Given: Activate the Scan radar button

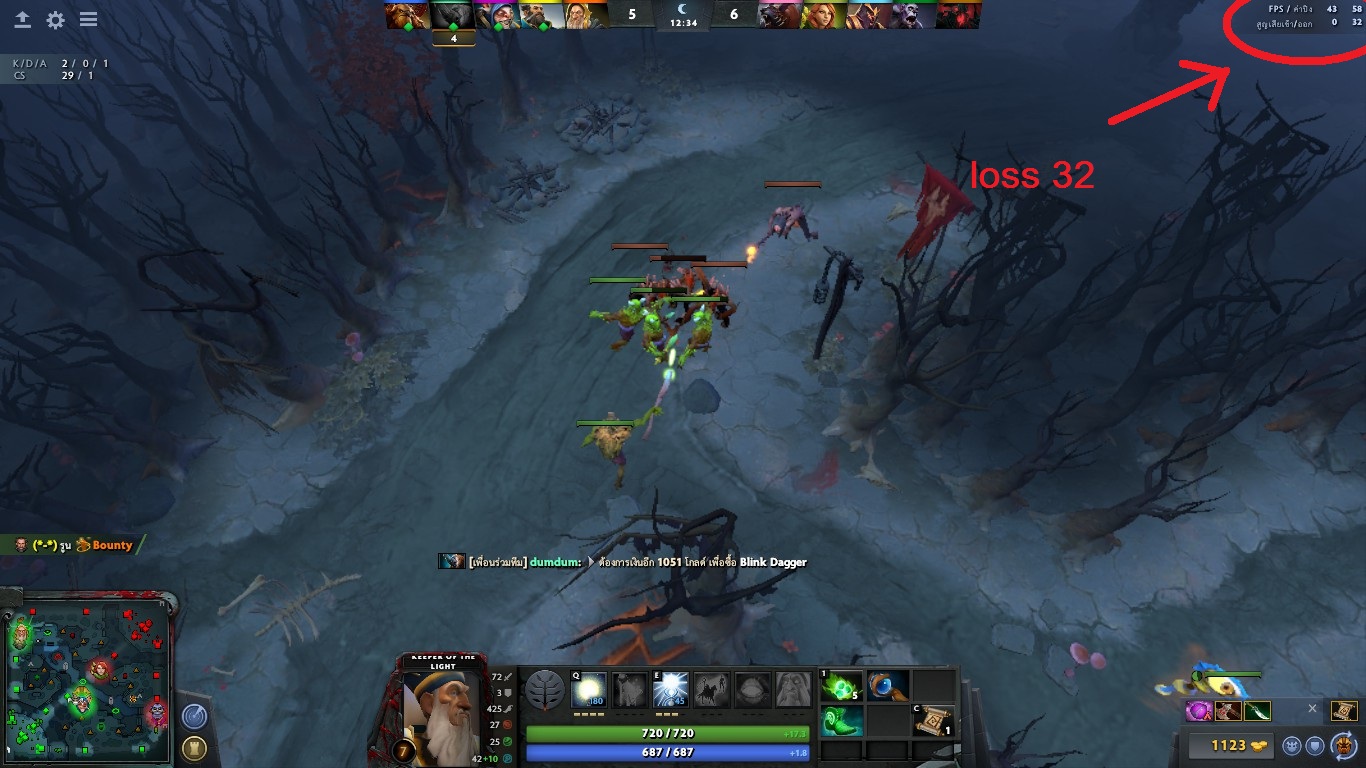Looking at the screenshot, I should tap(194, 716).
